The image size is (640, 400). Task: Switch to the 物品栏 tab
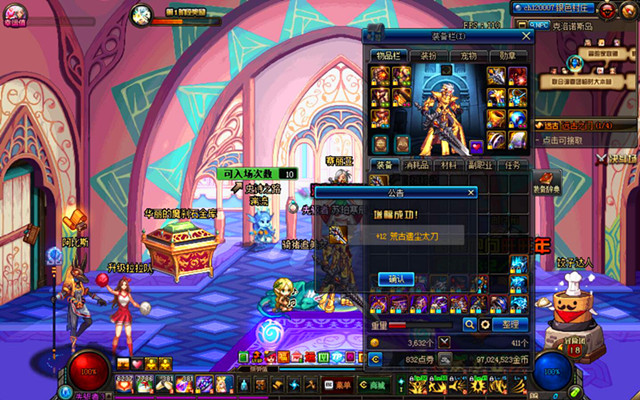387,56
